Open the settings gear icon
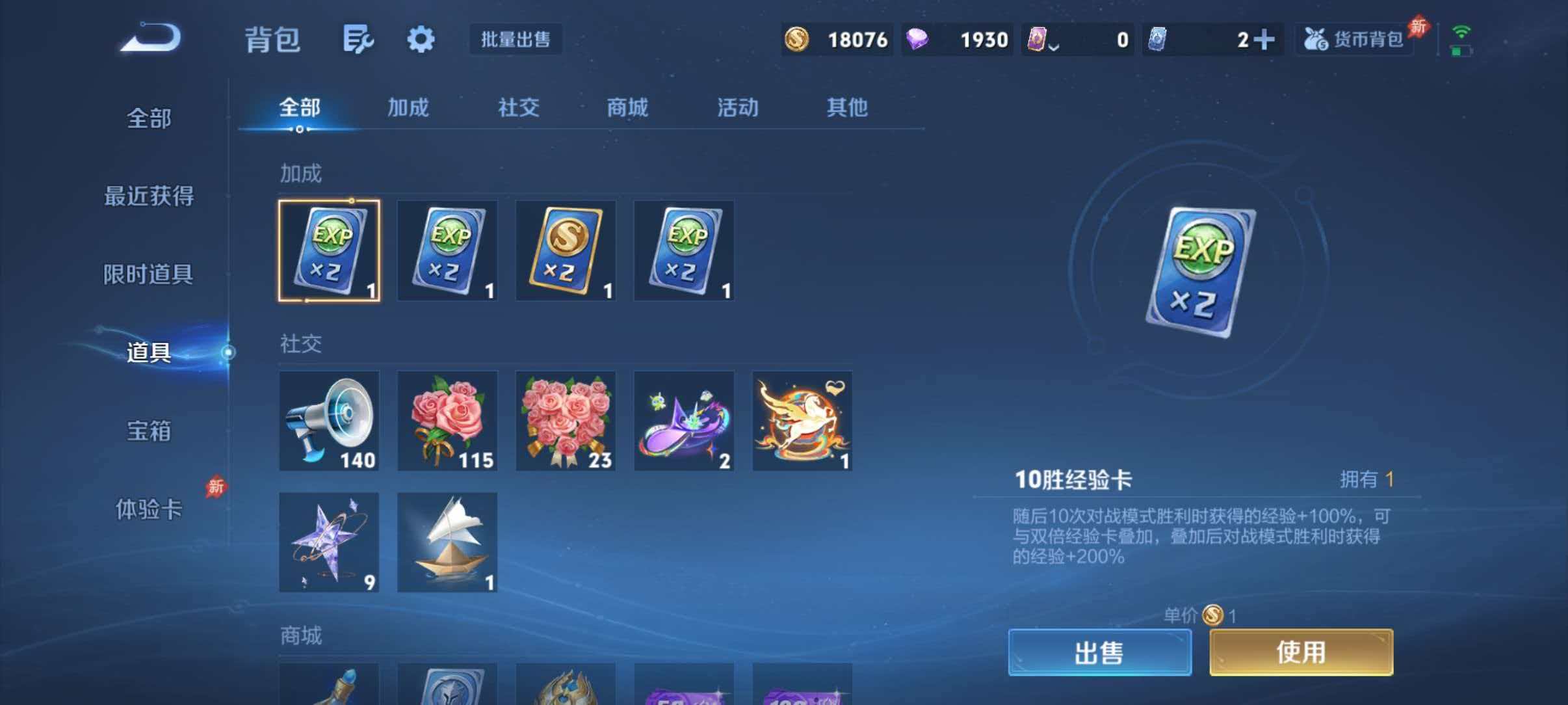The width and height of the screenshot is (1568, 705). coord(420,39)
